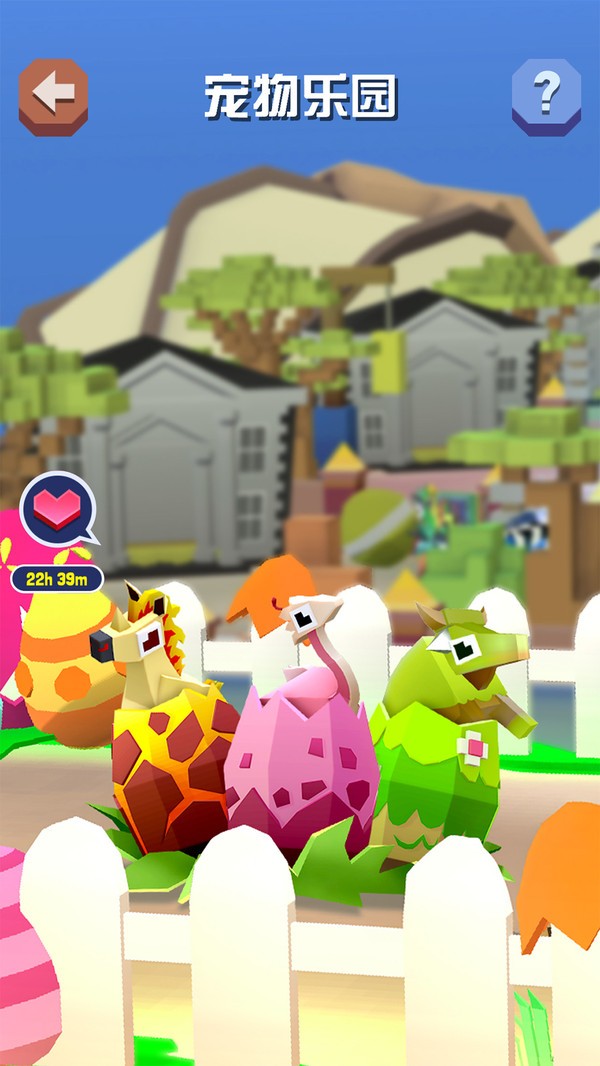Image resolution: width=600 pixels, height=1066 pixels.
Task: Go back with the arrow button
Action: click(53, 95)
